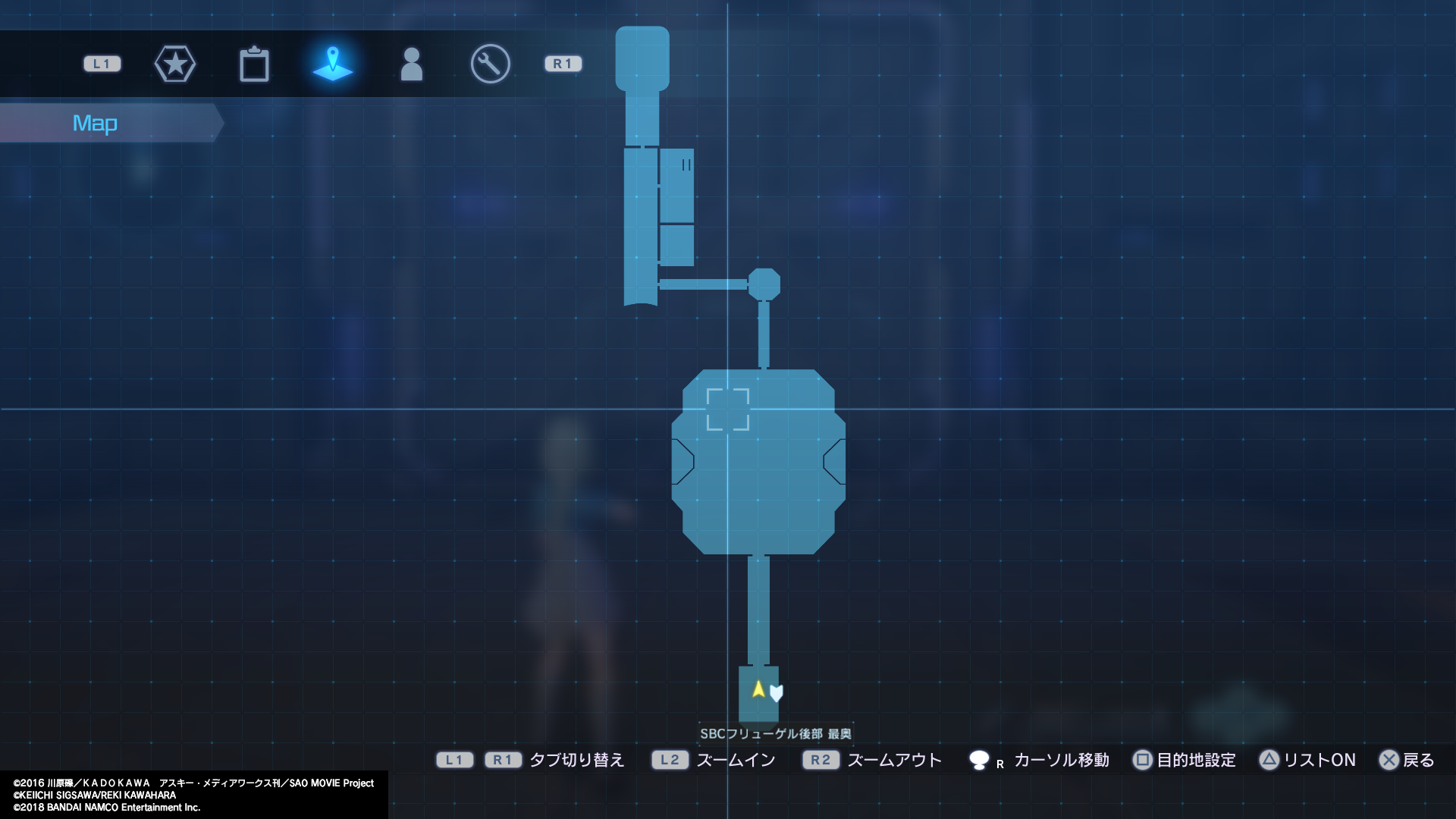Image resolution: width=1456 pixels, height=819 pixels.
Task: Select the wrench settings icon
Action: (490, 64)
